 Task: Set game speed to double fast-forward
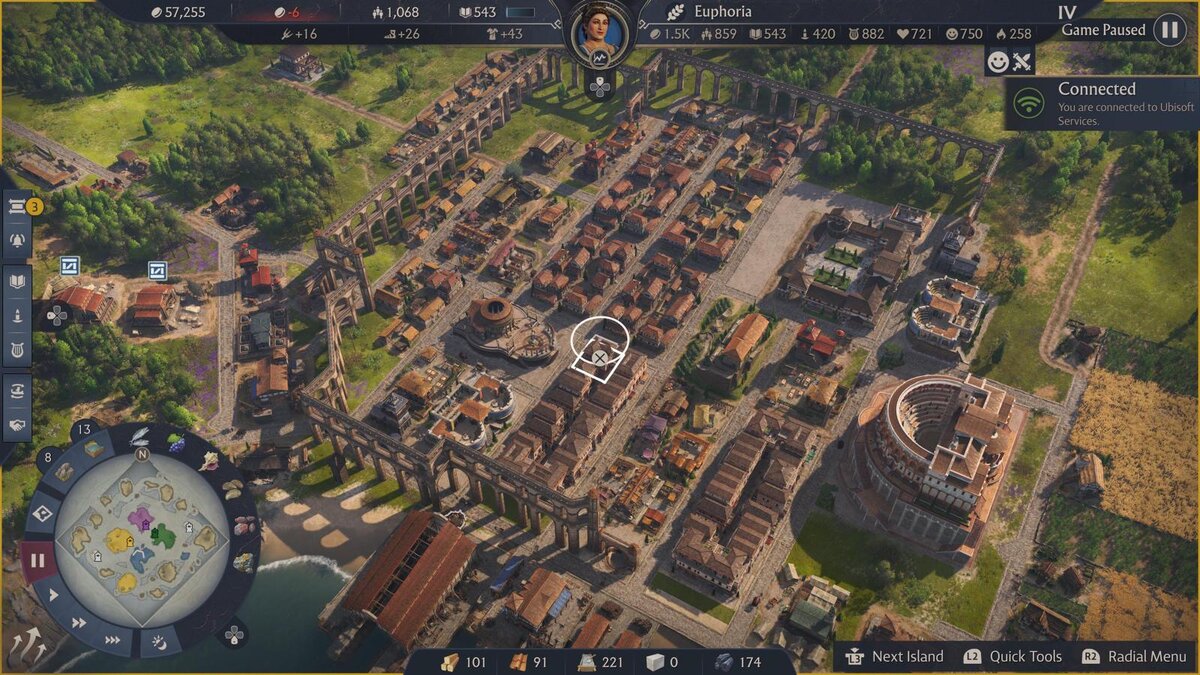[x=79, y=622]
